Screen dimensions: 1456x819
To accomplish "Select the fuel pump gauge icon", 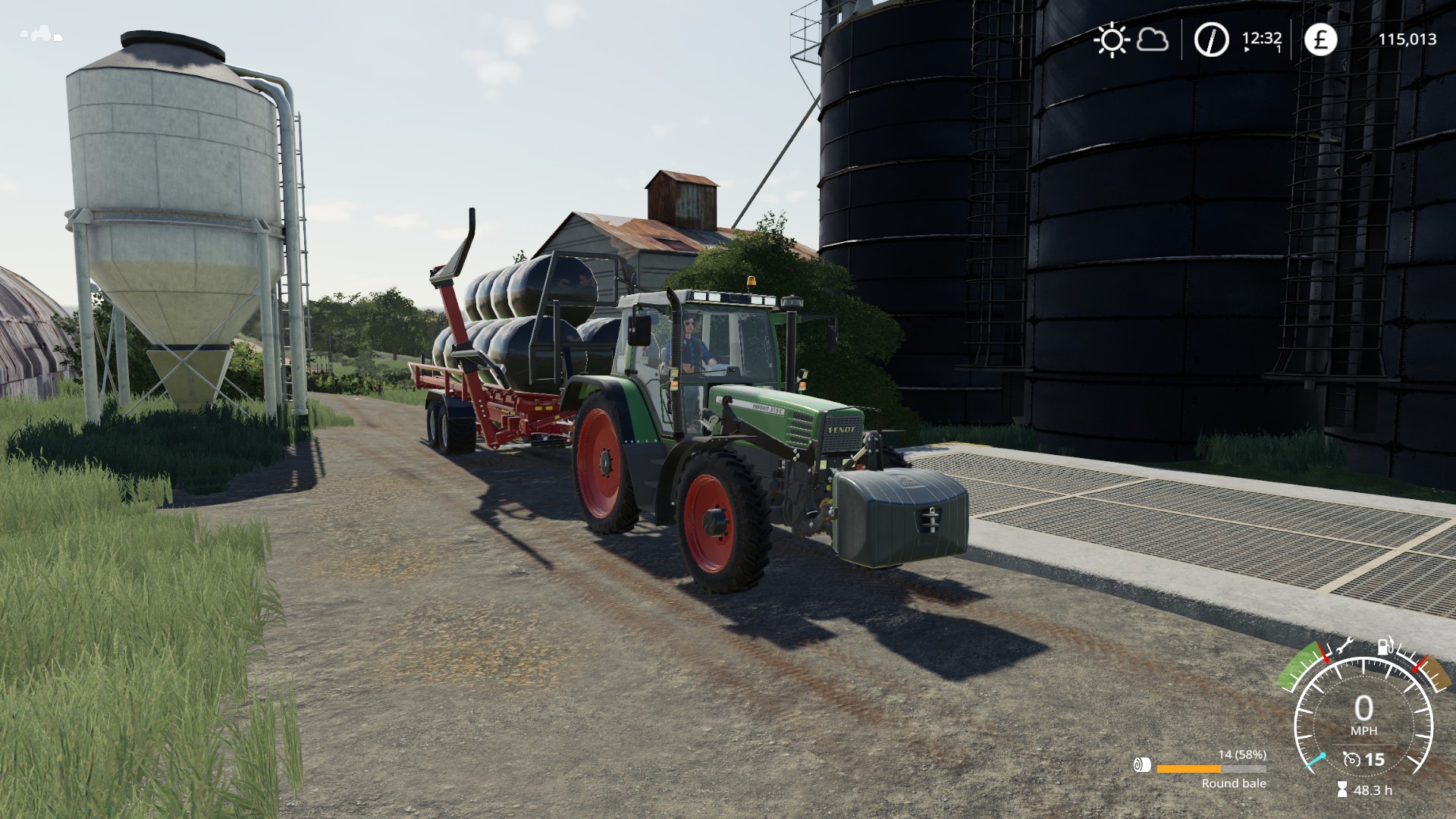I will pos(1385,648).
